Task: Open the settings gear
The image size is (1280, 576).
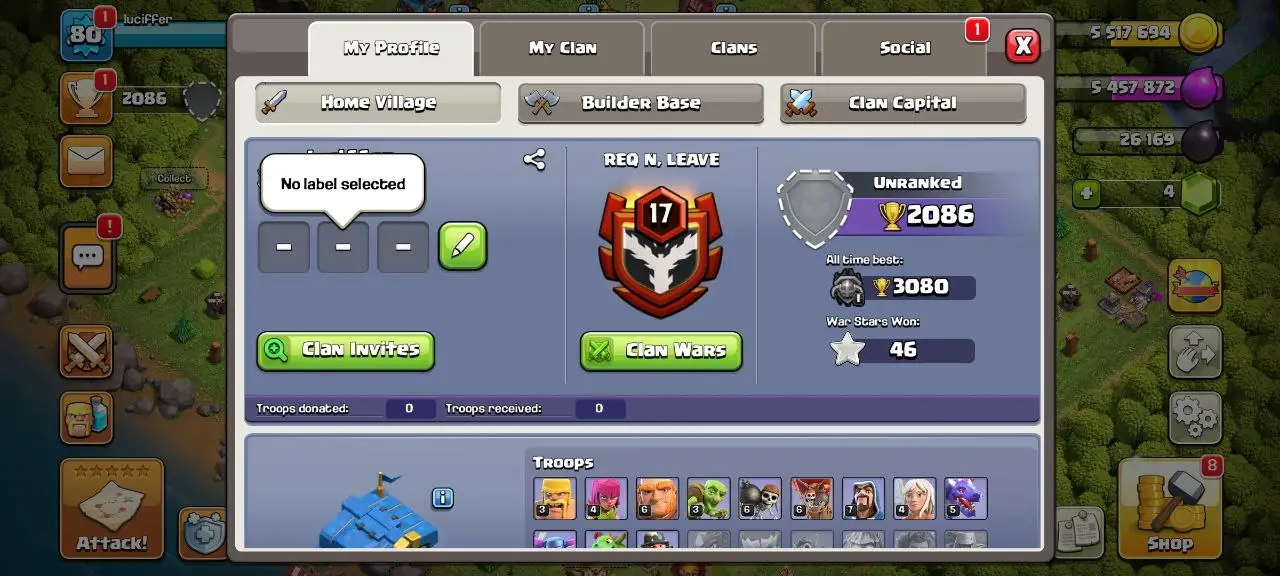Action: click(1195, 416)
